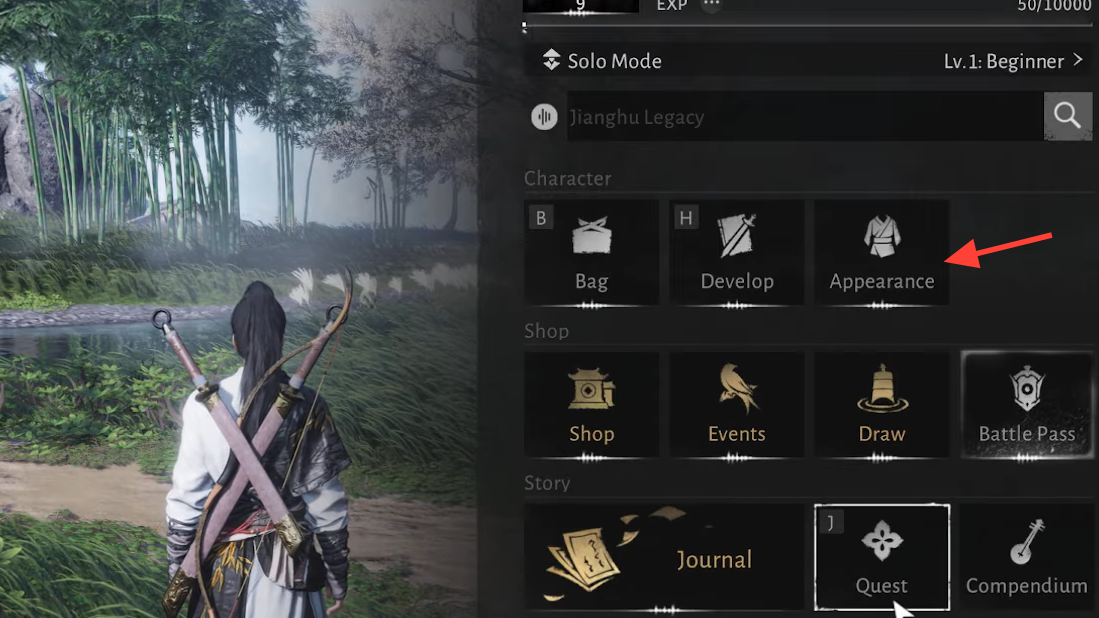Select the Quest tile
The image size is (1099, 618).
881,557
